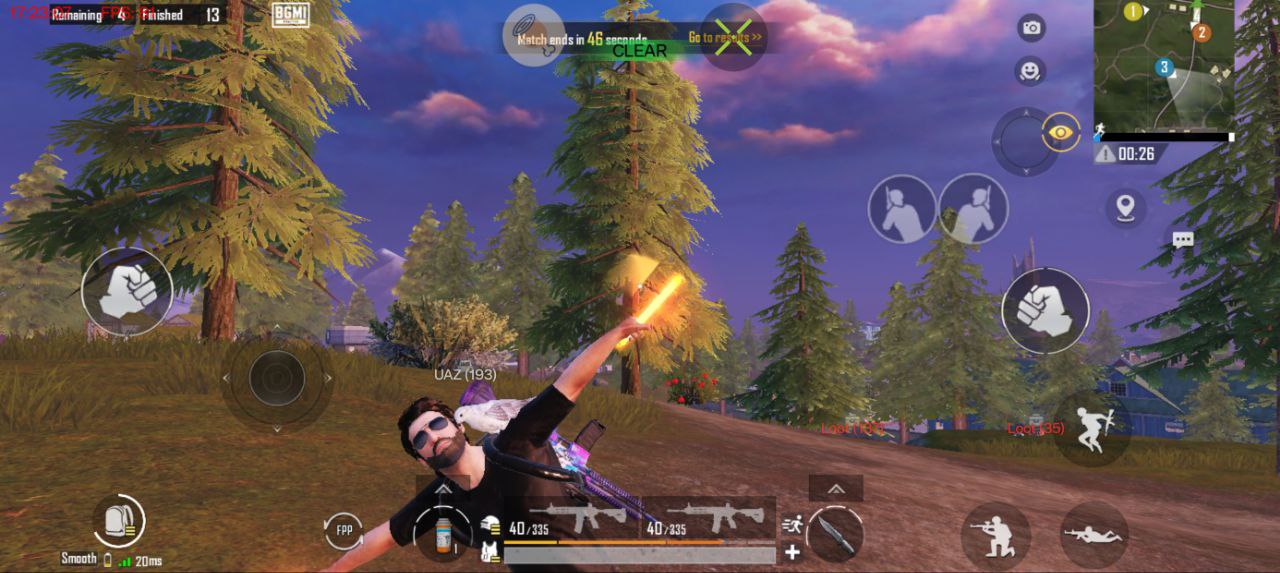The width and height of the screenshot is (1280, 573).
Task: Go to the match results
Action: click(725, 38)
